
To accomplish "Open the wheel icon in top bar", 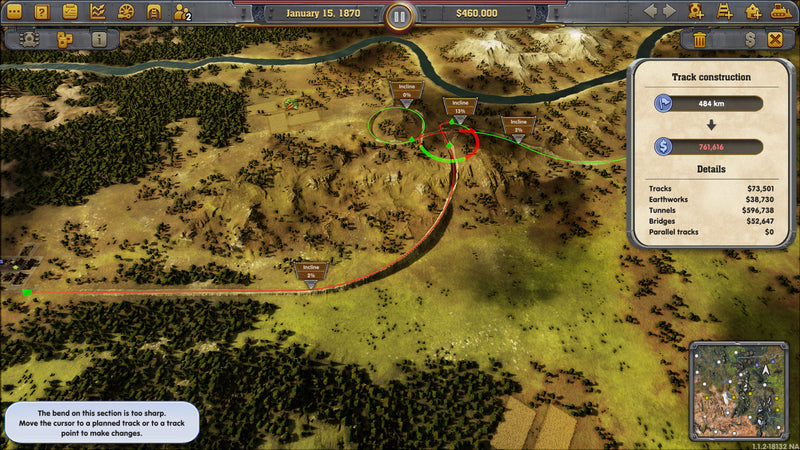I will 126,13.
